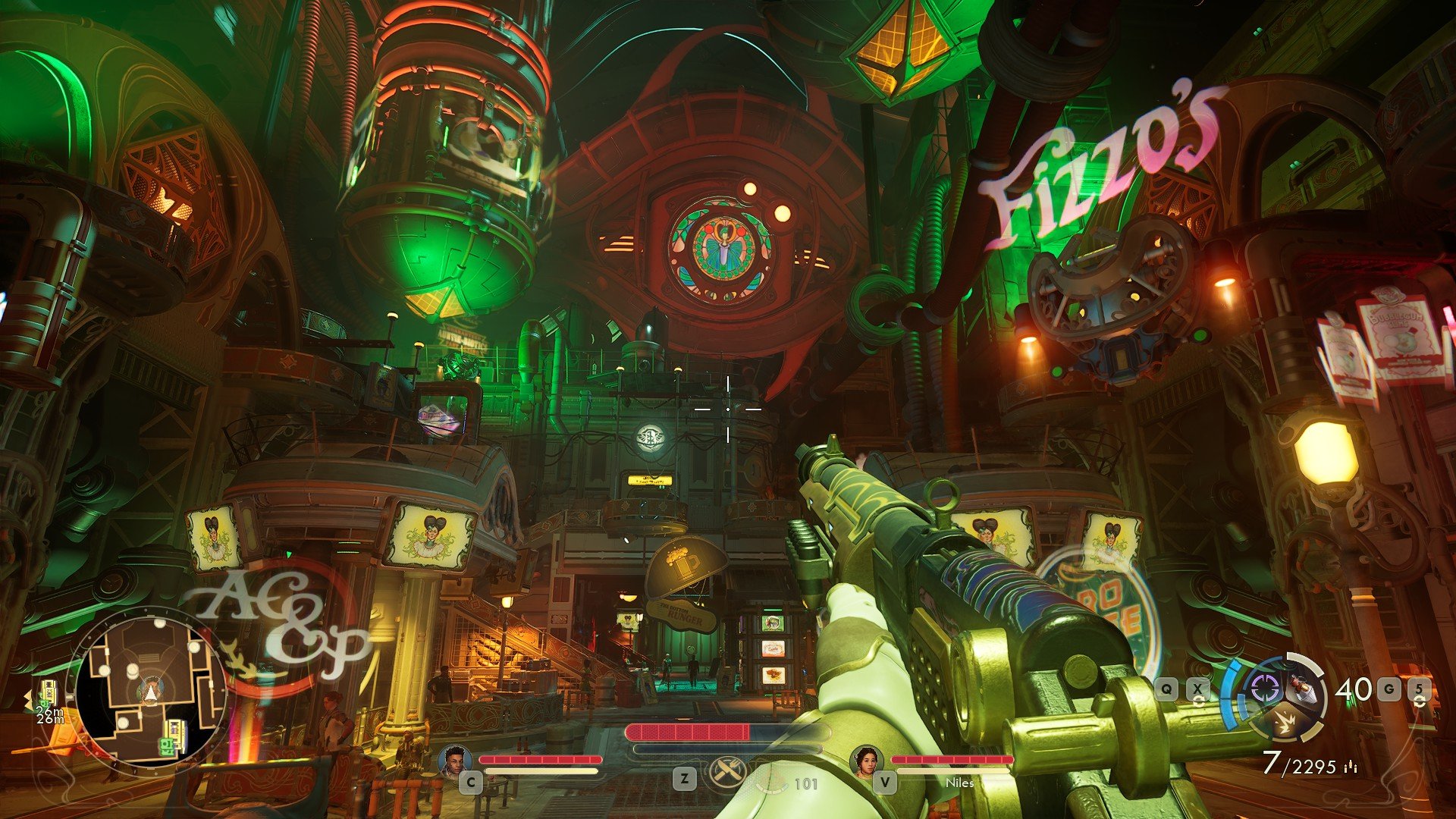The height and width of the screenshot is (819, 1456).
Task: Activate the purple crosshair ability
Action: click(x=1264, y=689)
